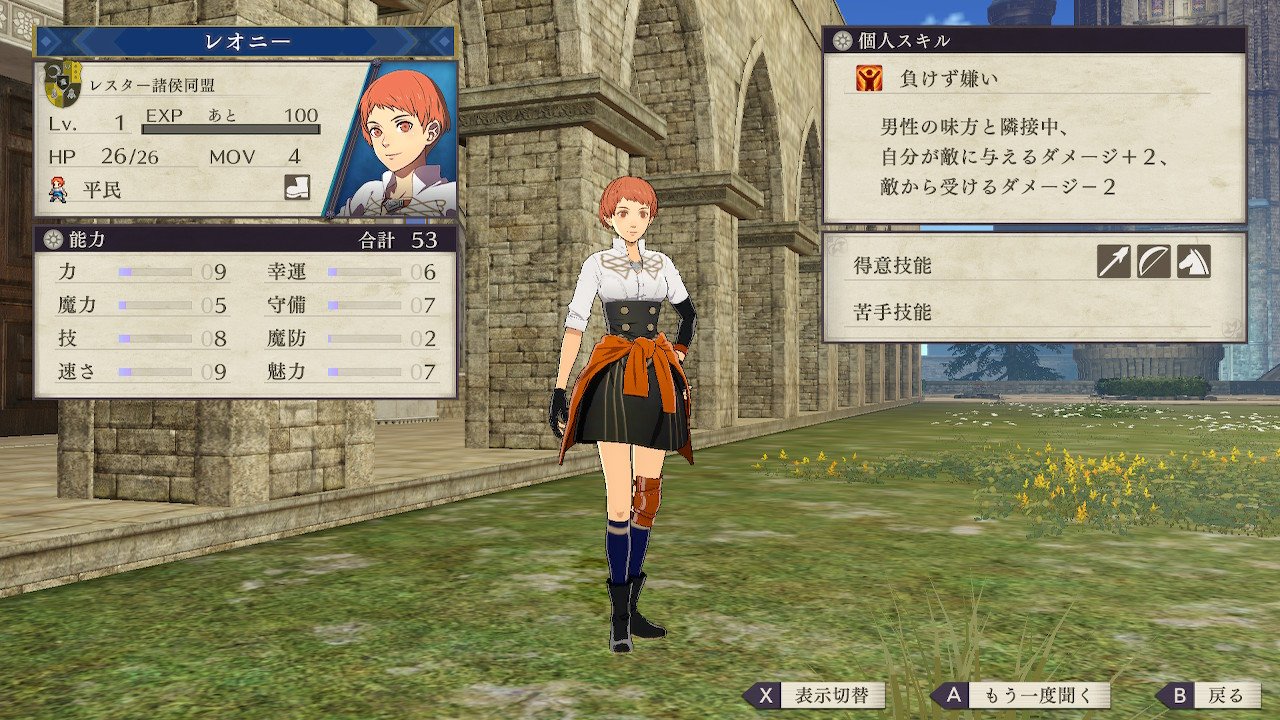Click the Leicester Alliance crest emblem
Viewport: 1280px width, 720px height.
[x=64, y=84]
